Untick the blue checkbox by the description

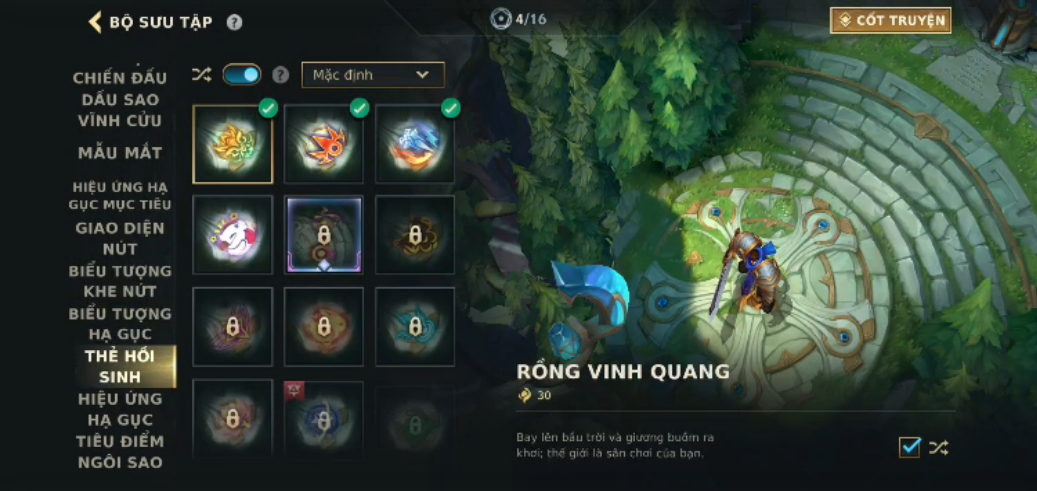click(x=909, y=447)
